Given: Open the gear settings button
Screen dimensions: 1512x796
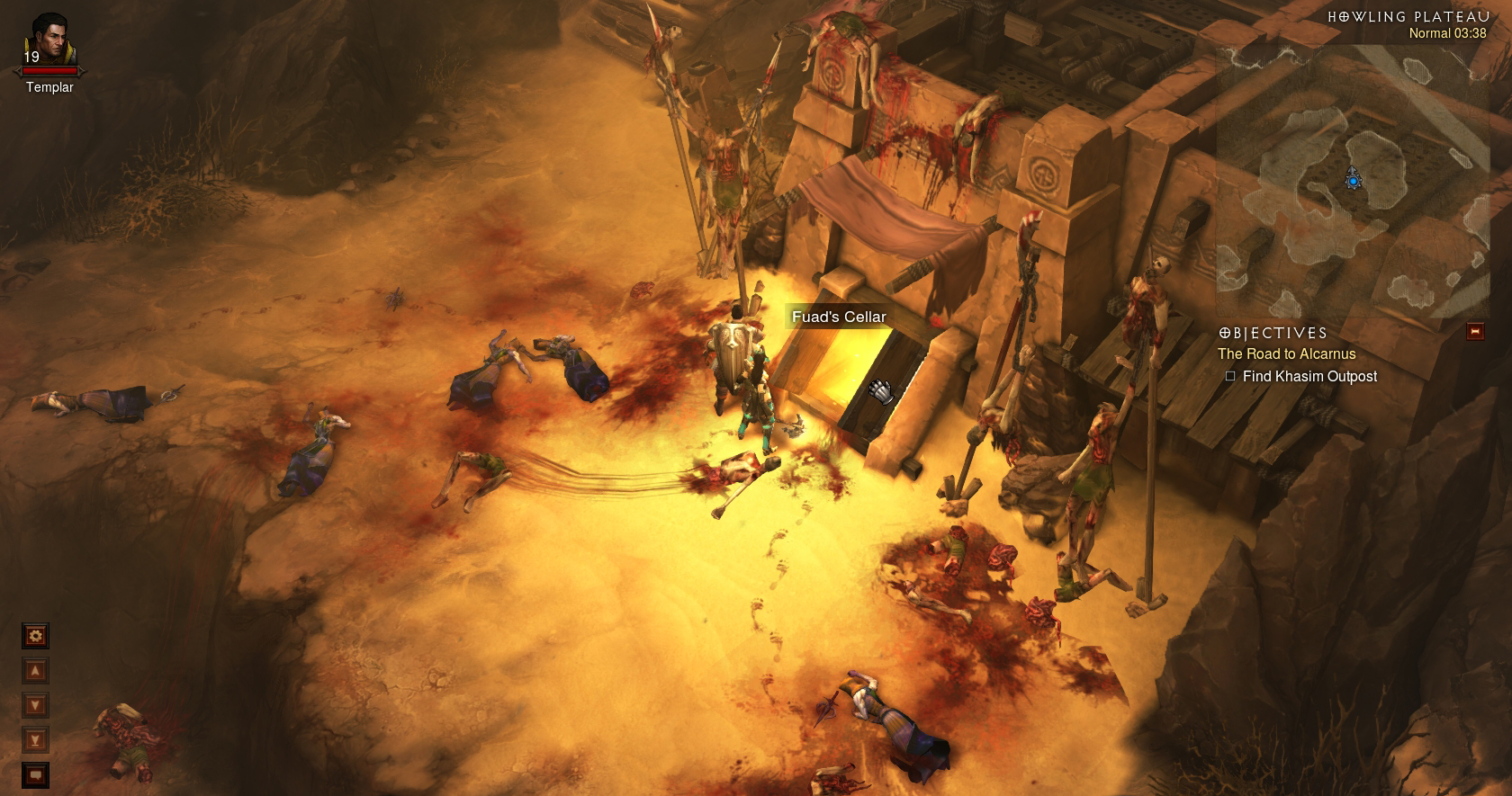Looking at the screenshot, I should point(36,637).
